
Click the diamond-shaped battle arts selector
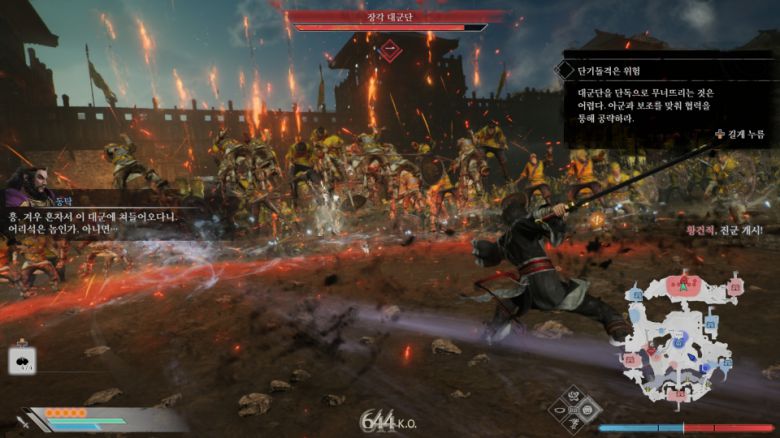pyautogui.click(x=575, y=411)
